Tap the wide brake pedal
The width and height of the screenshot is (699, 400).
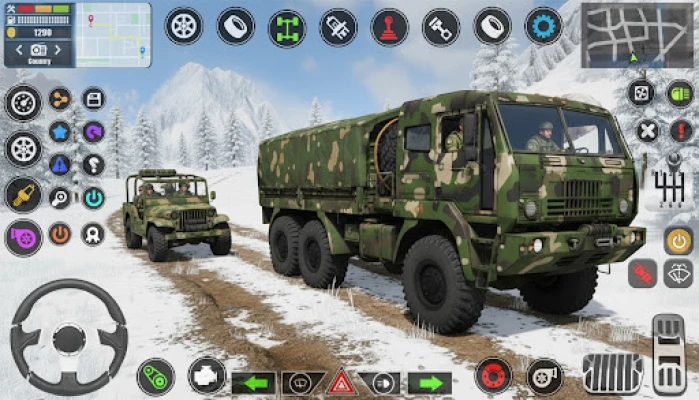tap(612, 372)
